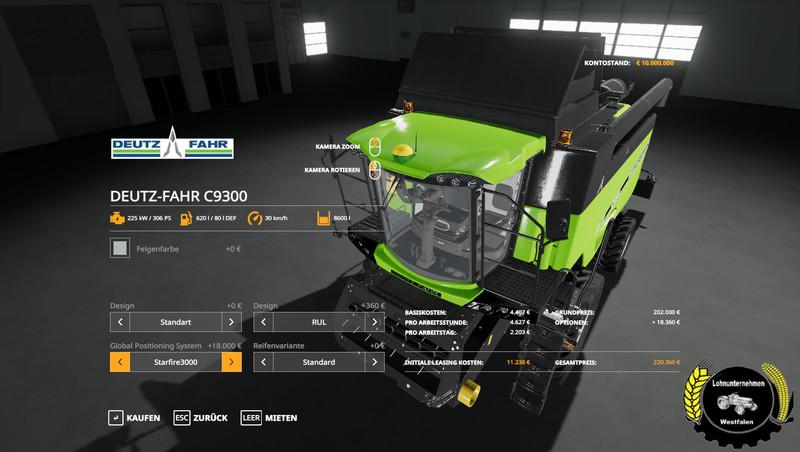The image size is (800, 452).
Task: Choose next option after Starfire3000
Action: [x=231, y=361]
